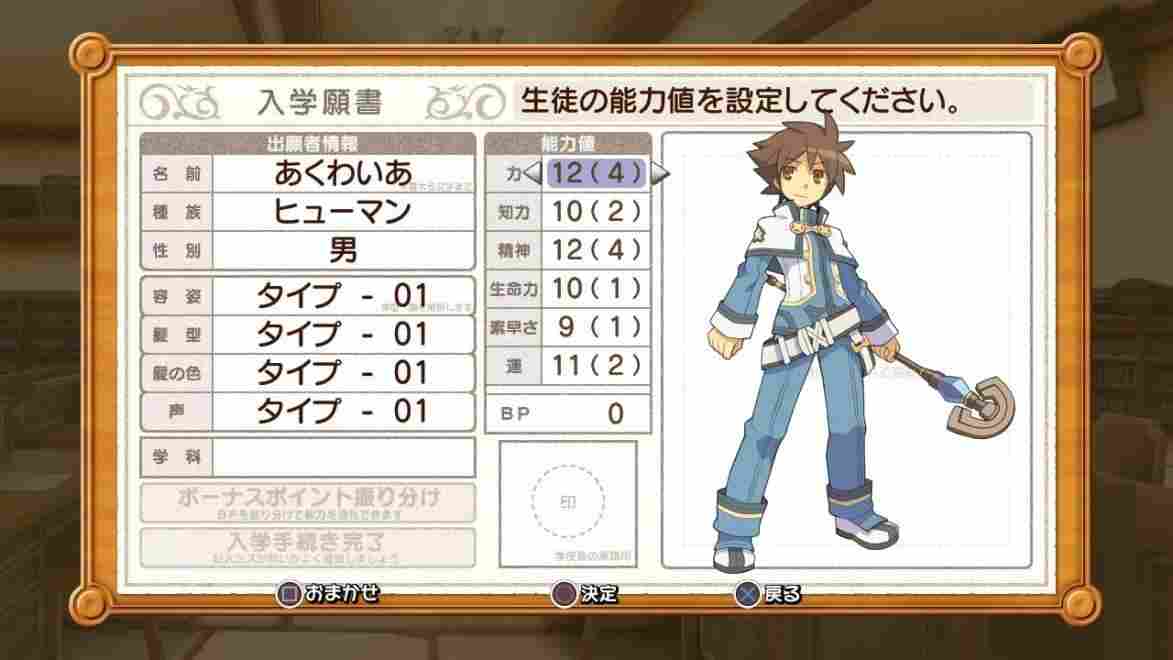
Task: Decrease 力 with the left arrow
Action: (x=533, y=173)
